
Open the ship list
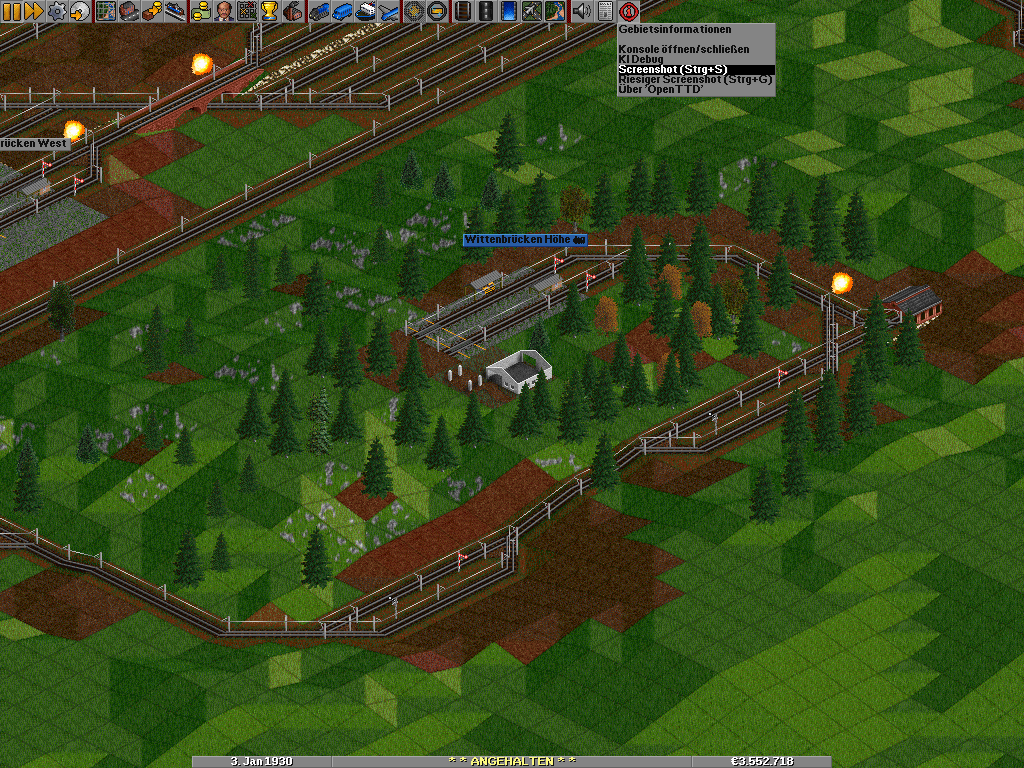pyautogui.click(x=365, y=11)
